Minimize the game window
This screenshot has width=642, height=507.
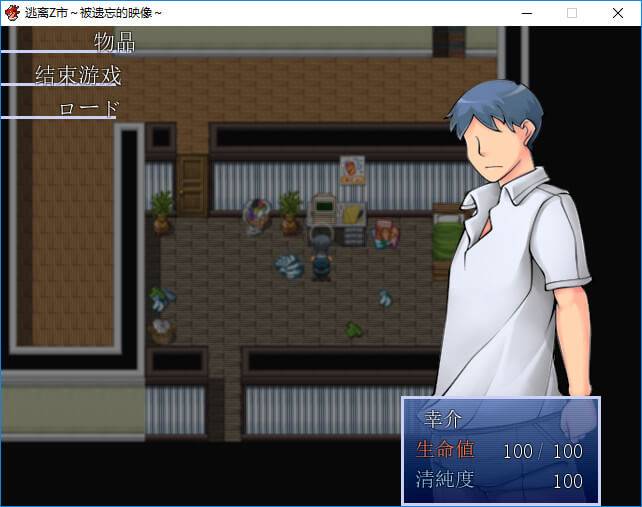525,13
